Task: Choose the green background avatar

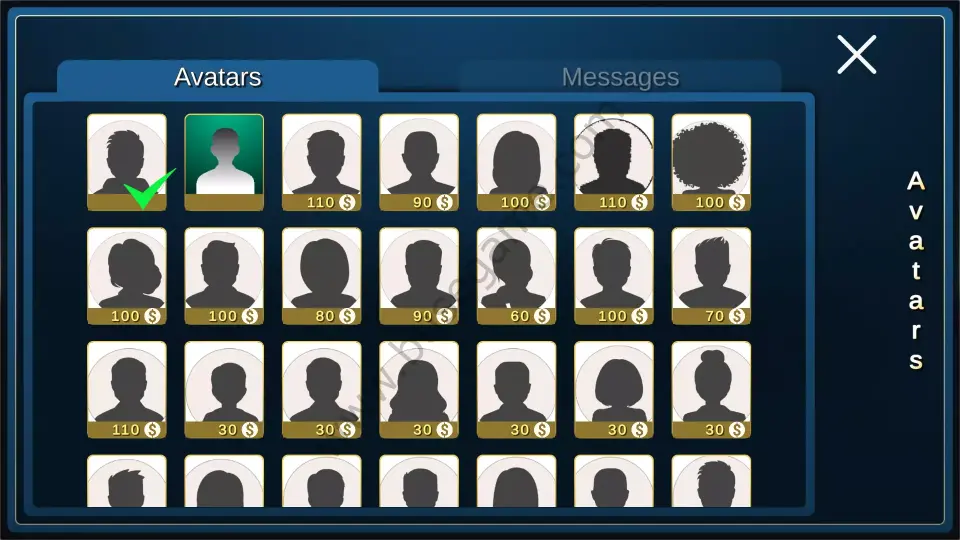Action: (224, 161)
